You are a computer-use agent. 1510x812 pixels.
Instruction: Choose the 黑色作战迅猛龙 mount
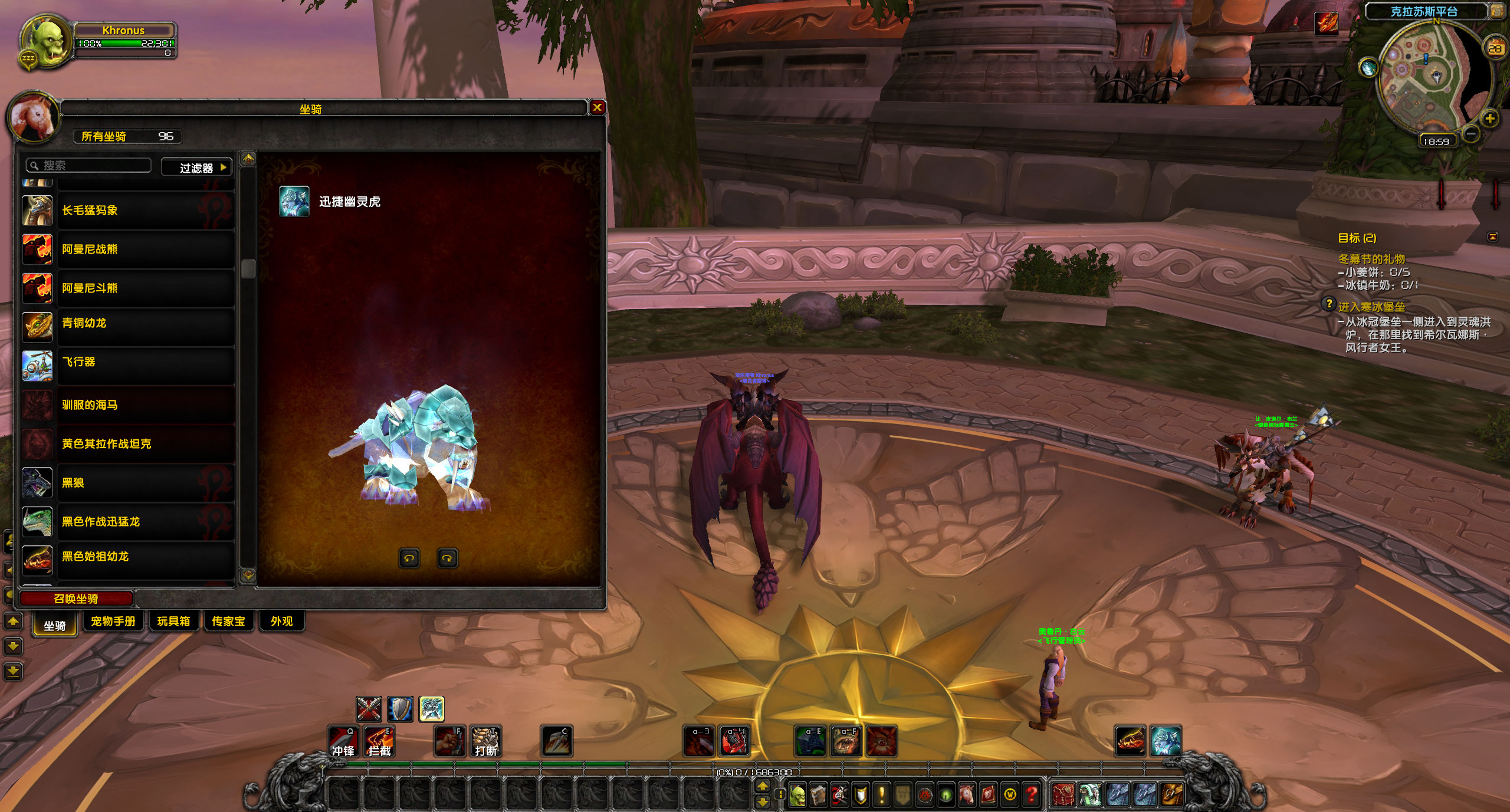(x=128, y=522)
